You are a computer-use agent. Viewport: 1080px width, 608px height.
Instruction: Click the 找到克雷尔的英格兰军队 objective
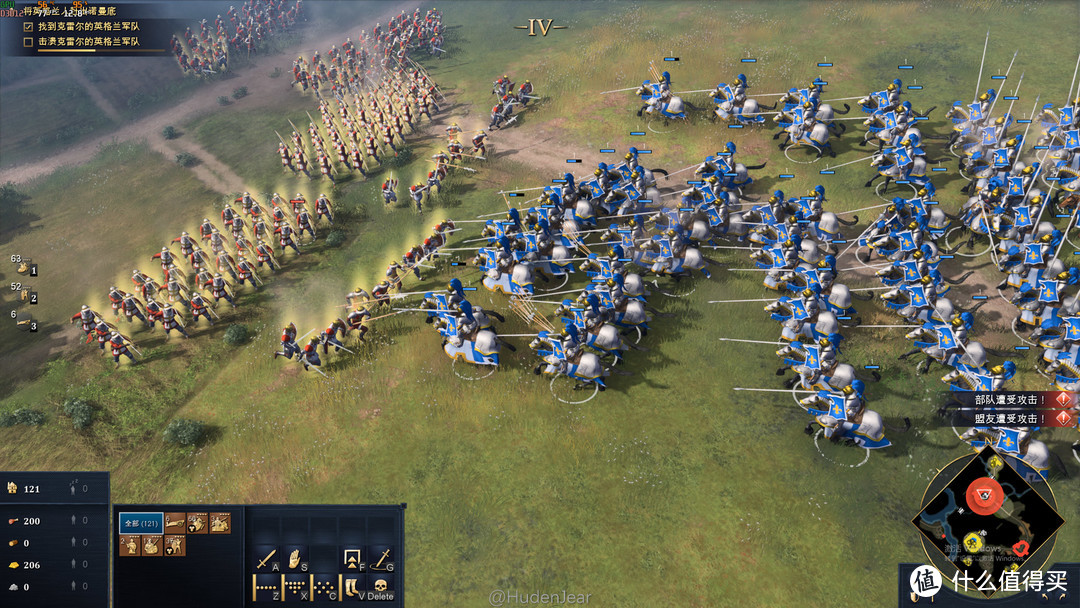point(88,26)
